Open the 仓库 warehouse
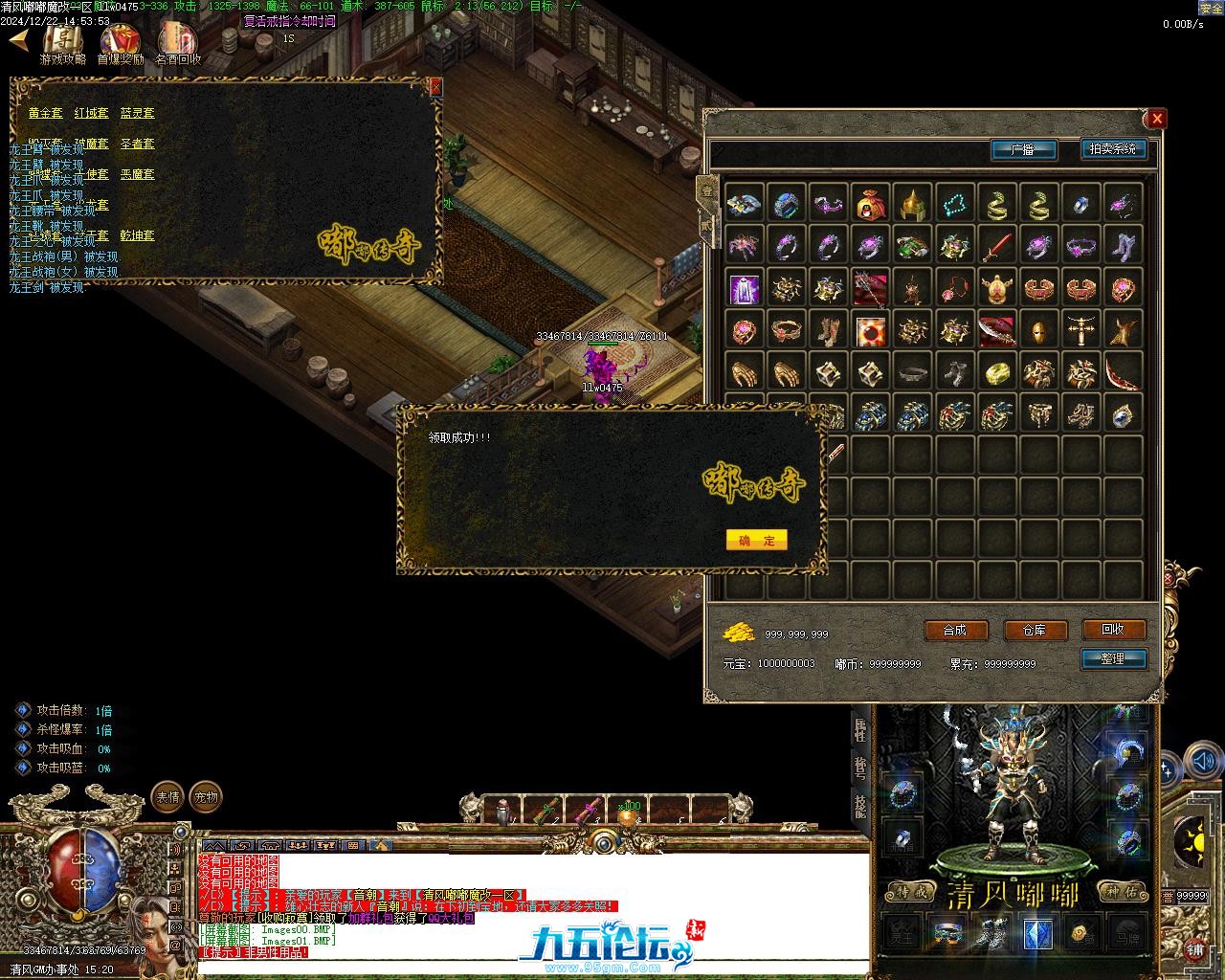 pos(1035,630)
